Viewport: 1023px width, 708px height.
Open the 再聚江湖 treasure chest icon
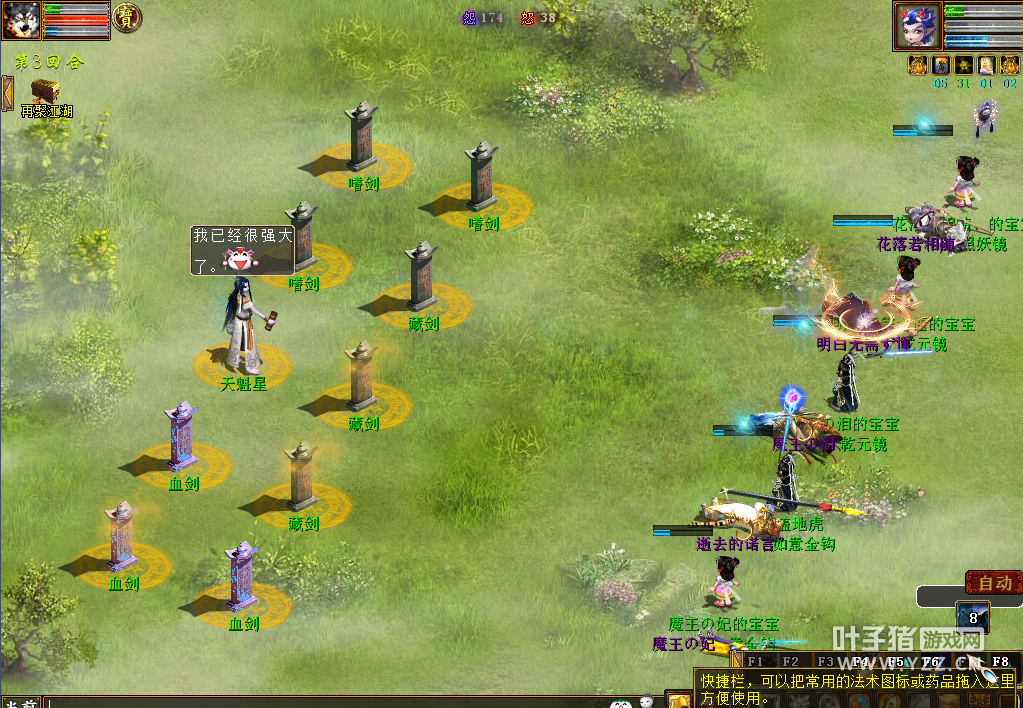pos(45,93)
